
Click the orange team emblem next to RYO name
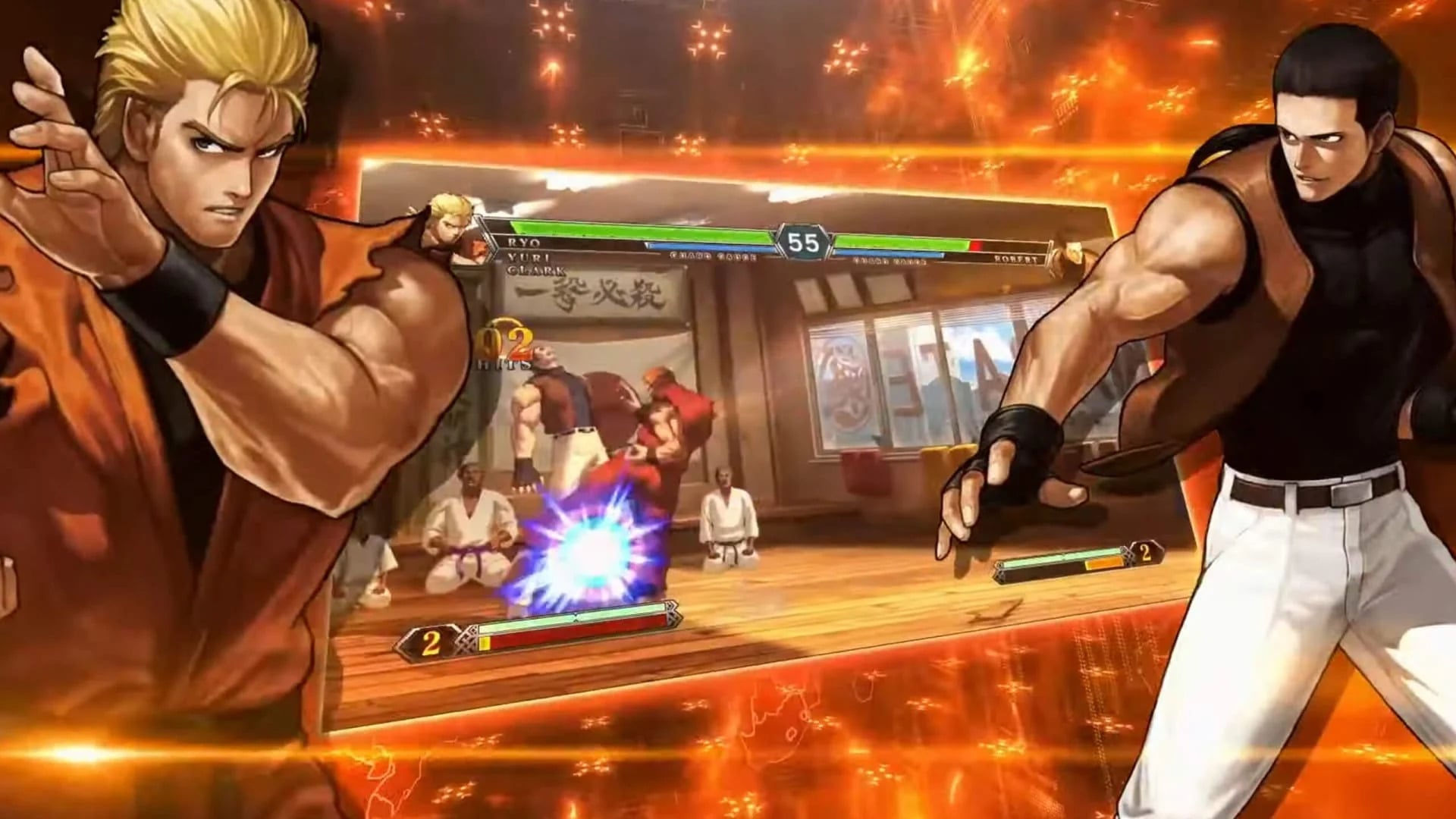pyautogui.click(x=477, y=246)
